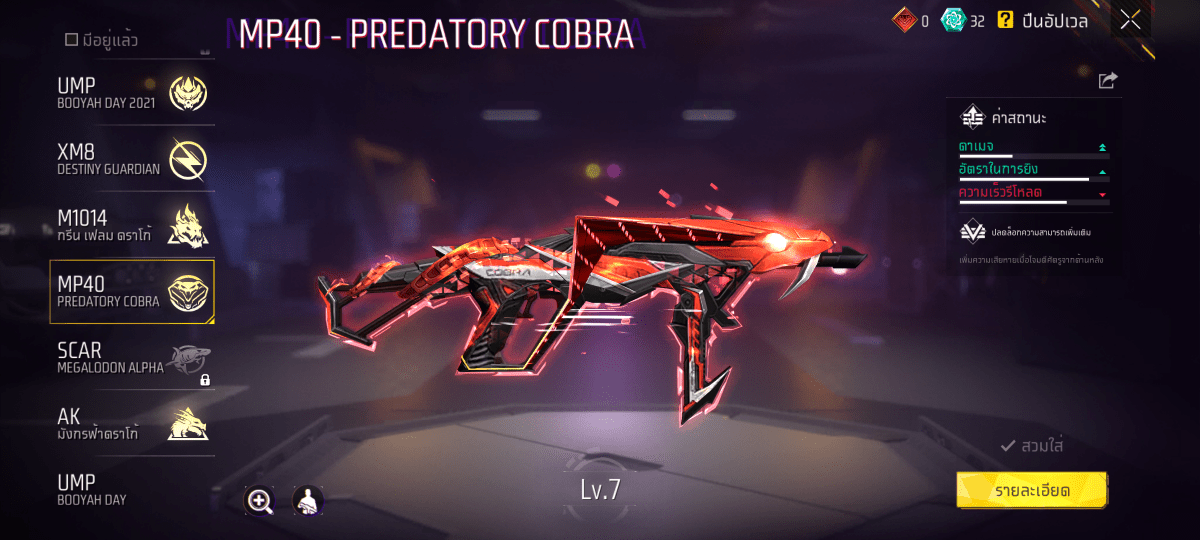Image resolution: width=1200 pixels, height=540 pixels.
Task: Click the yellow details button
Action: point(1031,491)
